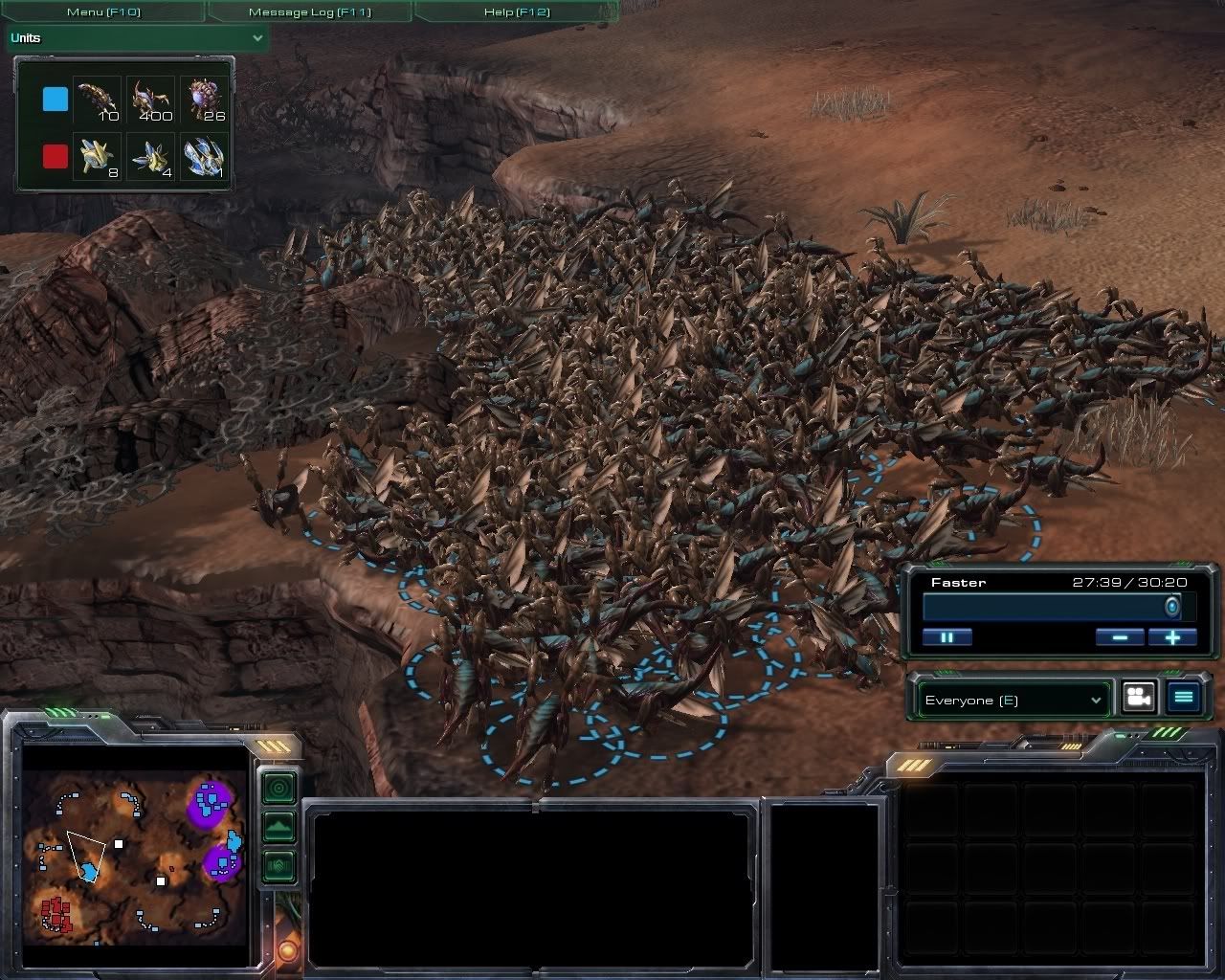Increase replay speed with the plus button

[1172, 637]
